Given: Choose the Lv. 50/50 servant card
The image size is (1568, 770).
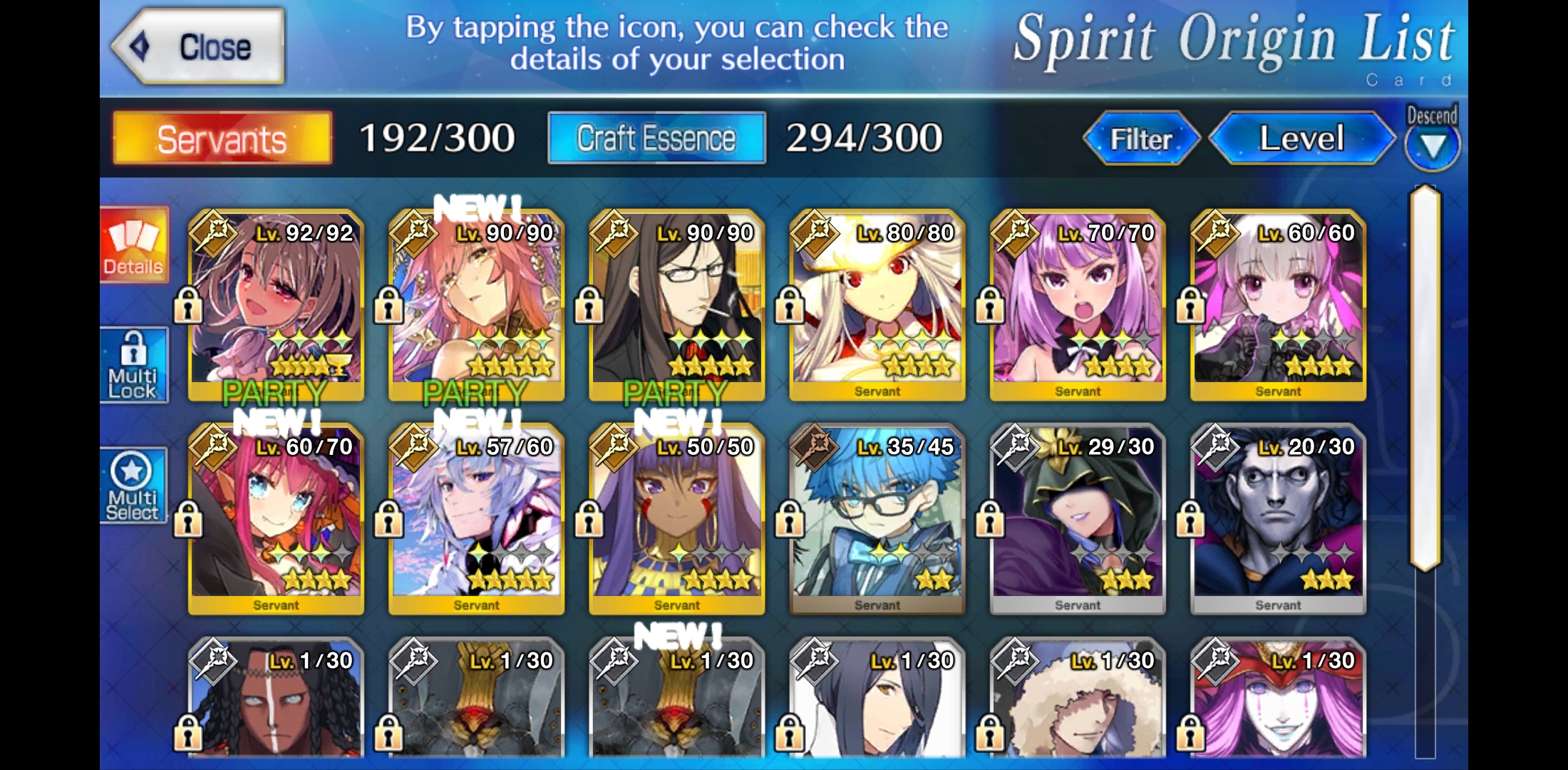Looking at the screenshot, I should pyautogui.click(x=676, y=518).
